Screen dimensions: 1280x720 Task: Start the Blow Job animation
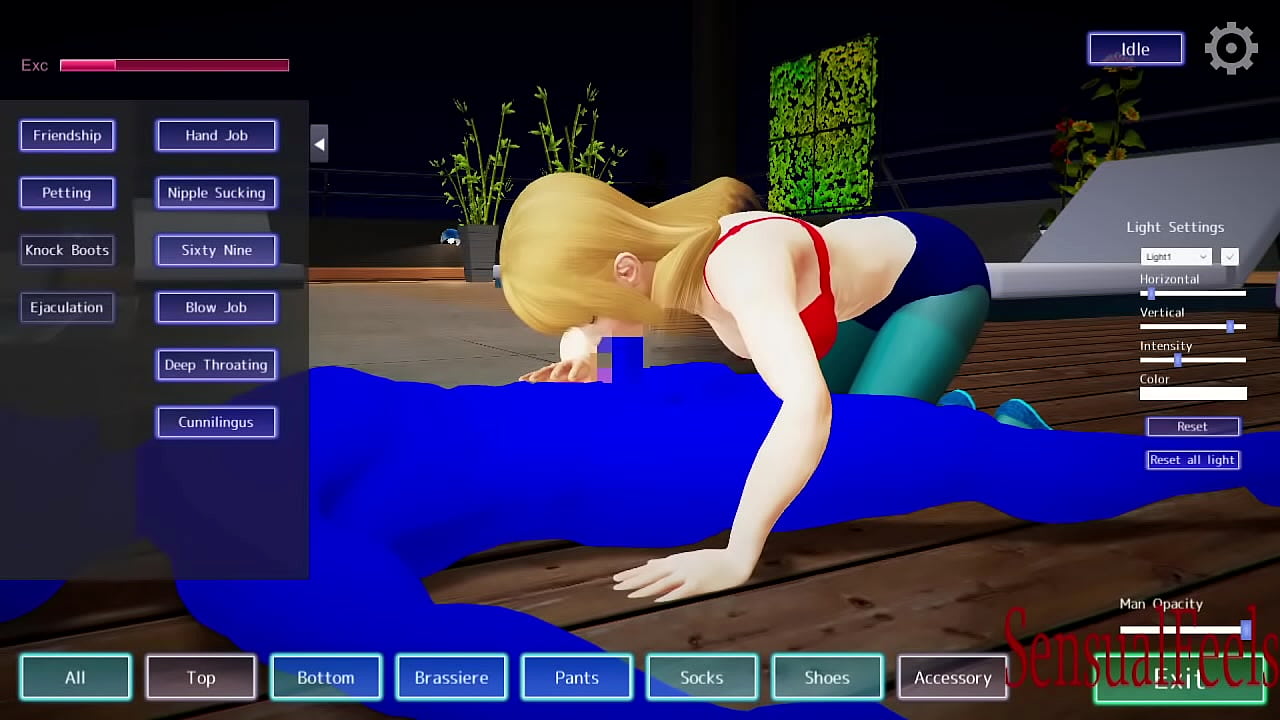tap(216, 307)
